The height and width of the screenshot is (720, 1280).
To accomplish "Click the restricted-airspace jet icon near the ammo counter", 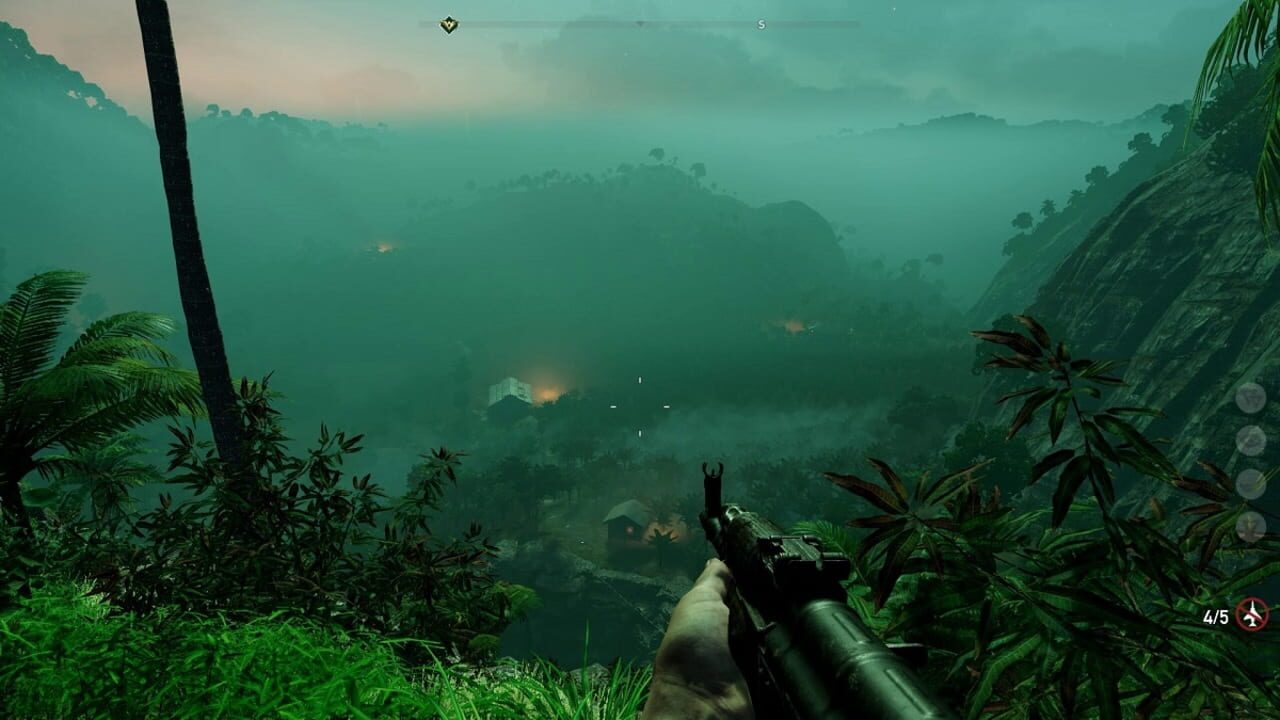I will pos(1252,613).
